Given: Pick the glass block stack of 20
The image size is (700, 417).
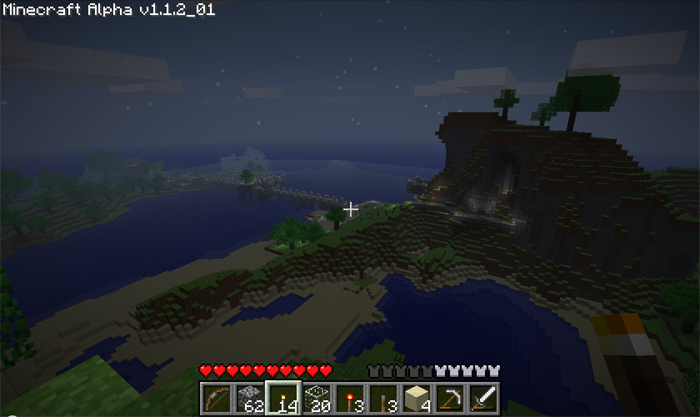Looking at the screenshot, I should [316, 399].
